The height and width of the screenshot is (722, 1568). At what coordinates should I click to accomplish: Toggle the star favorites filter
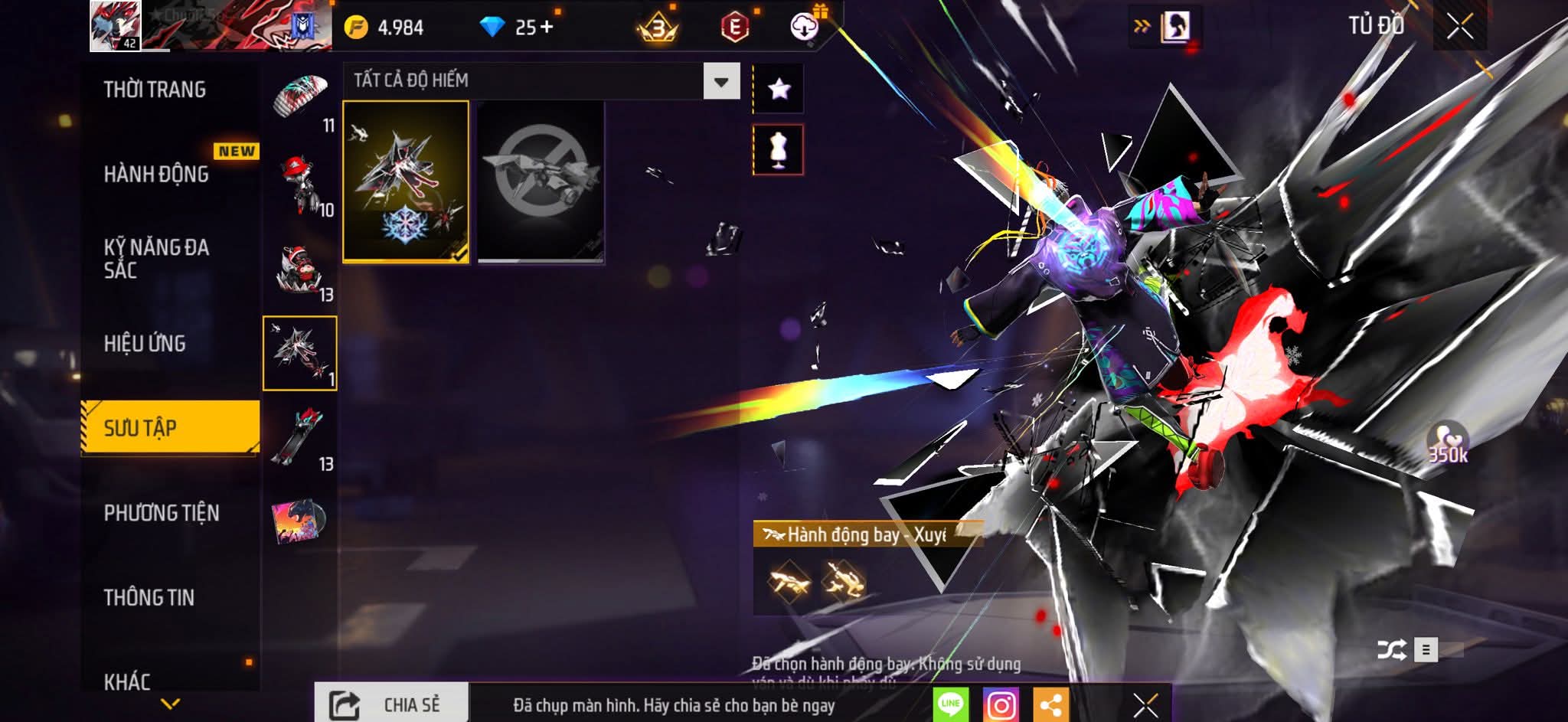[x=779, y=89]
